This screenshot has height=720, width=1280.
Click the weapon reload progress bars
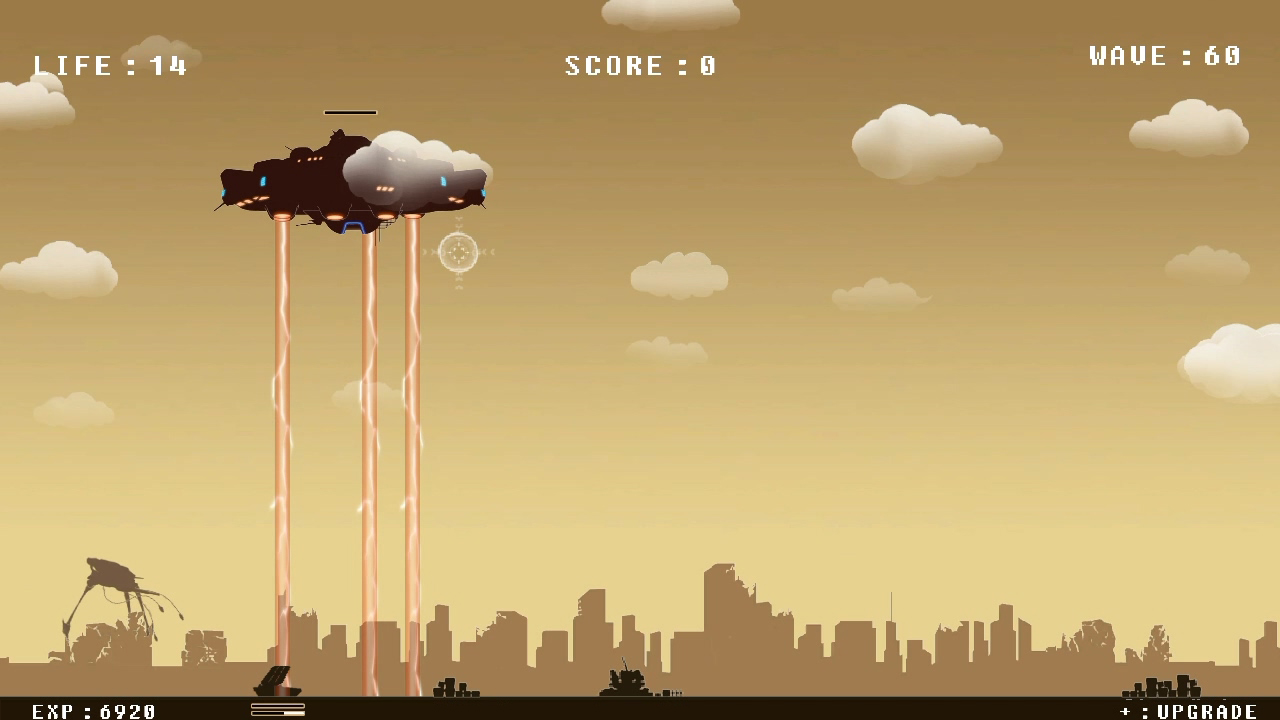click(x=278, y=710)
